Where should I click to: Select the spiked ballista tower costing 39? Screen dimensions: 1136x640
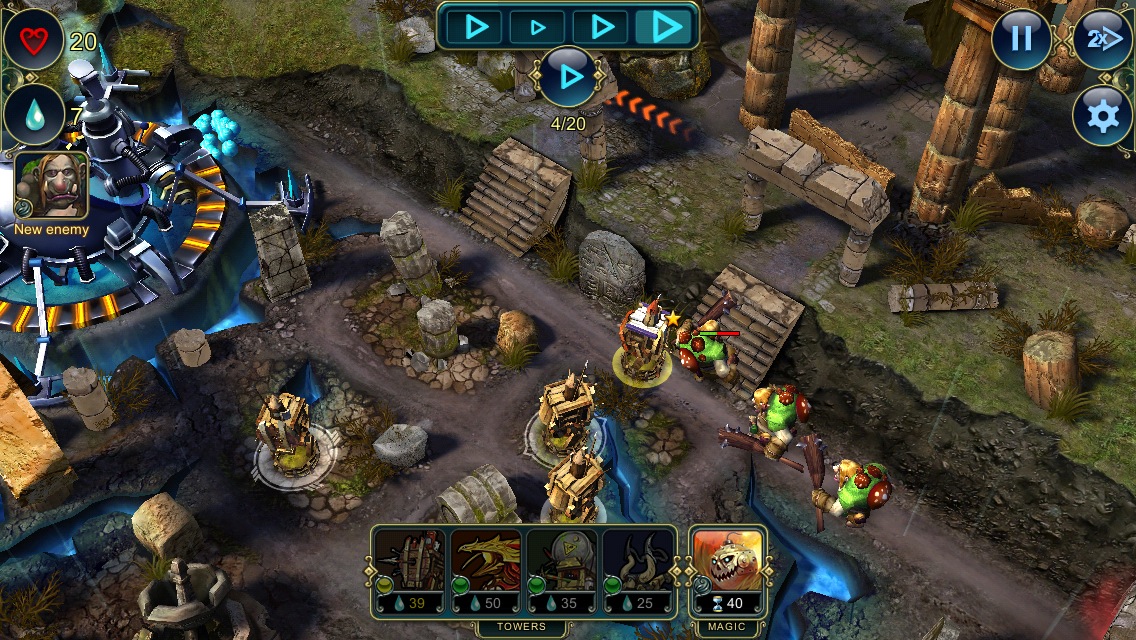(x=409, y=571)
